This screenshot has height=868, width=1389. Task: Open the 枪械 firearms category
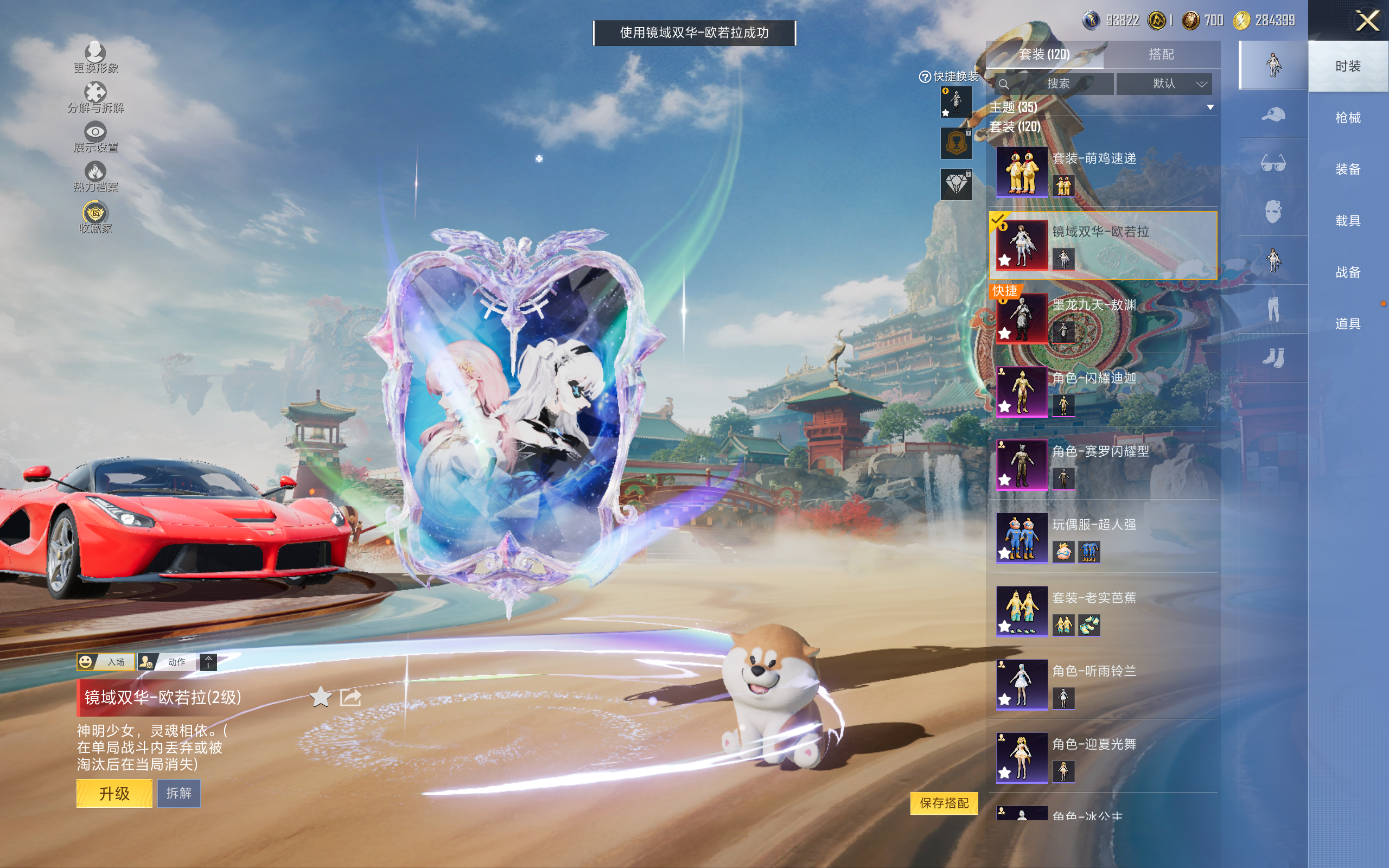point(1348,118)
